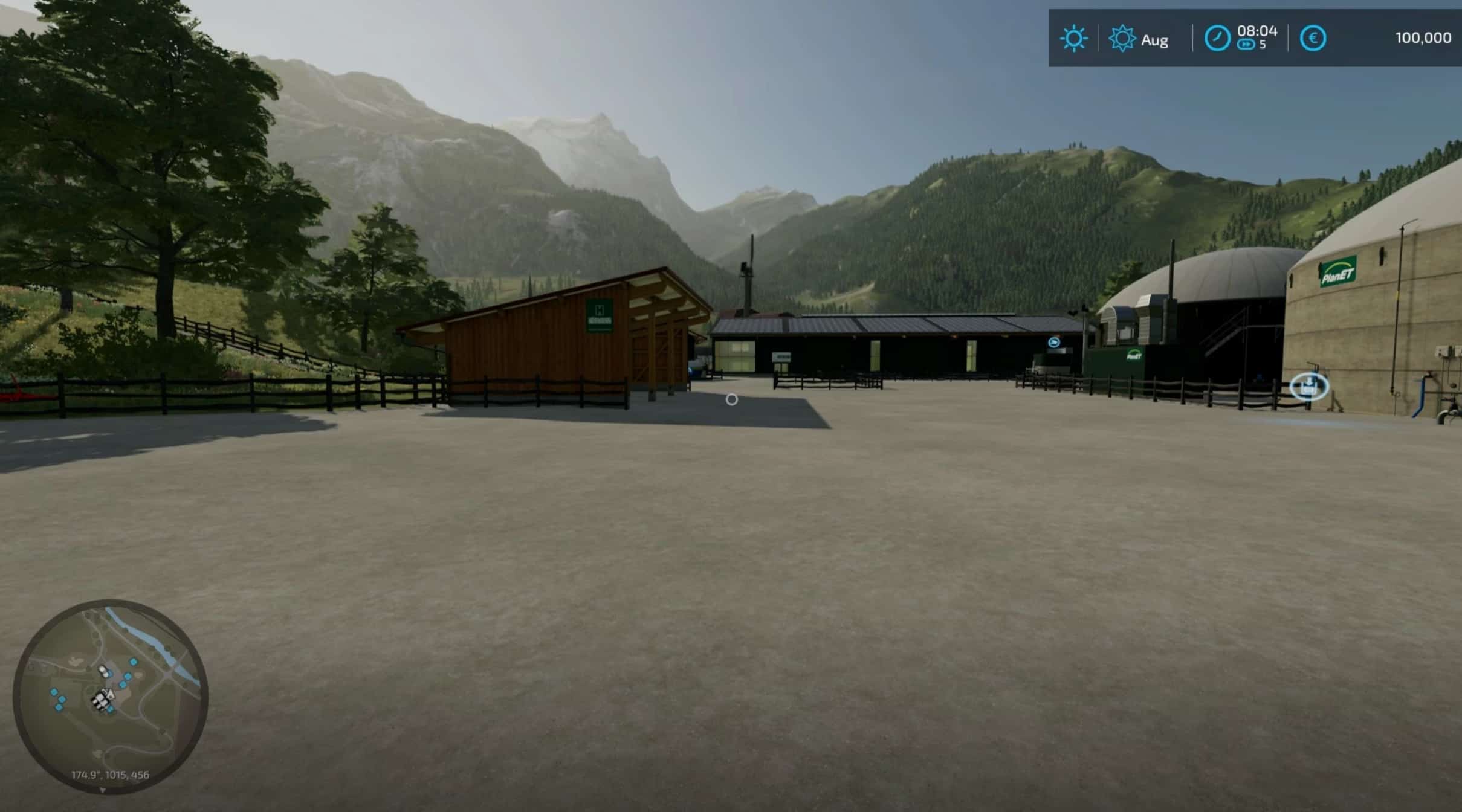
Task: Click the circular minimap
Action: [111, 695]
